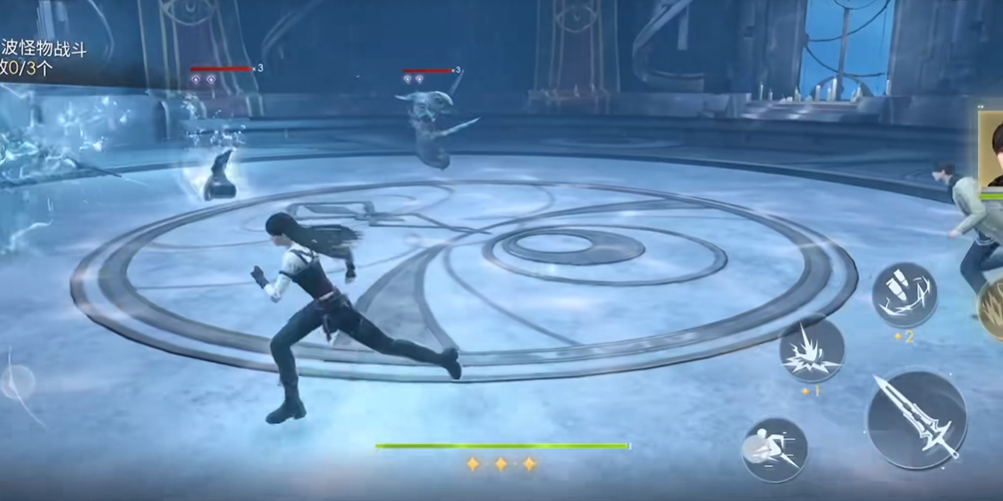Activate the dash sprint skill
The height and width of the screenshot is (501, 1003).
[x=775, y=450]
